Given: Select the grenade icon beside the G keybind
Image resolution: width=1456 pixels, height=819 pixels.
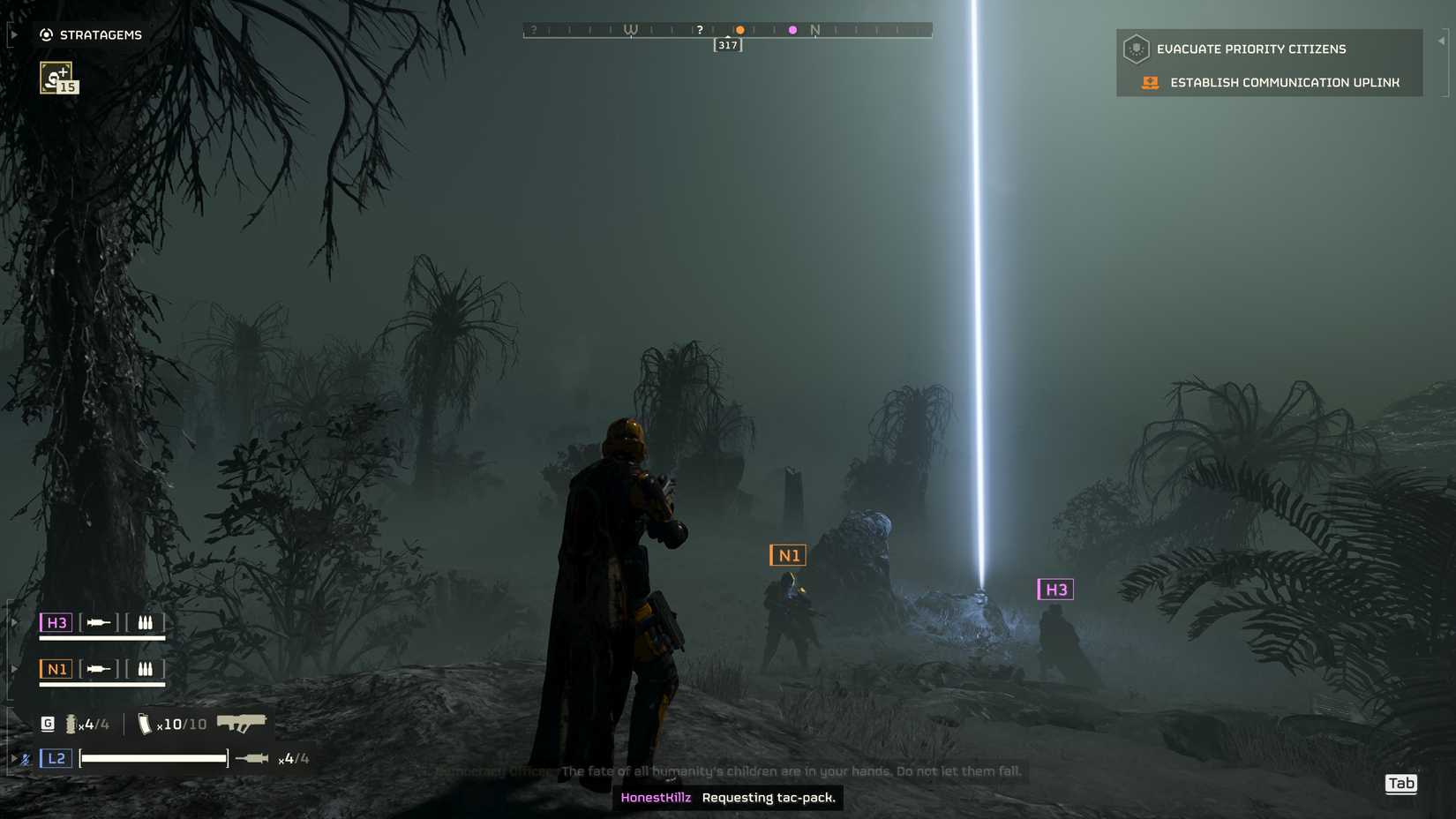Looking at the screenshot, I should 71,722.
